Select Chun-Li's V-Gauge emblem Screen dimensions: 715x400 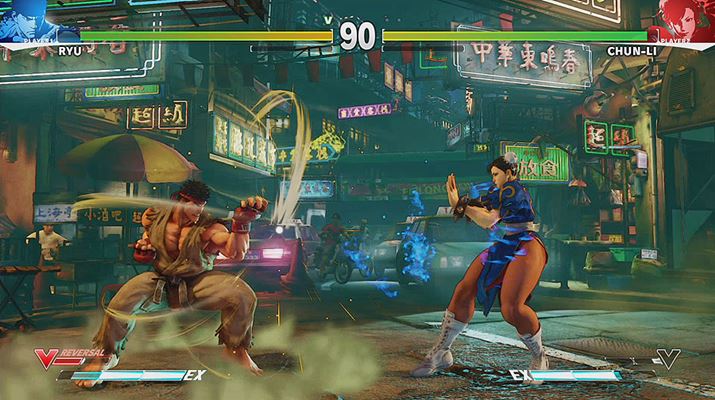[x=667, y=359]
